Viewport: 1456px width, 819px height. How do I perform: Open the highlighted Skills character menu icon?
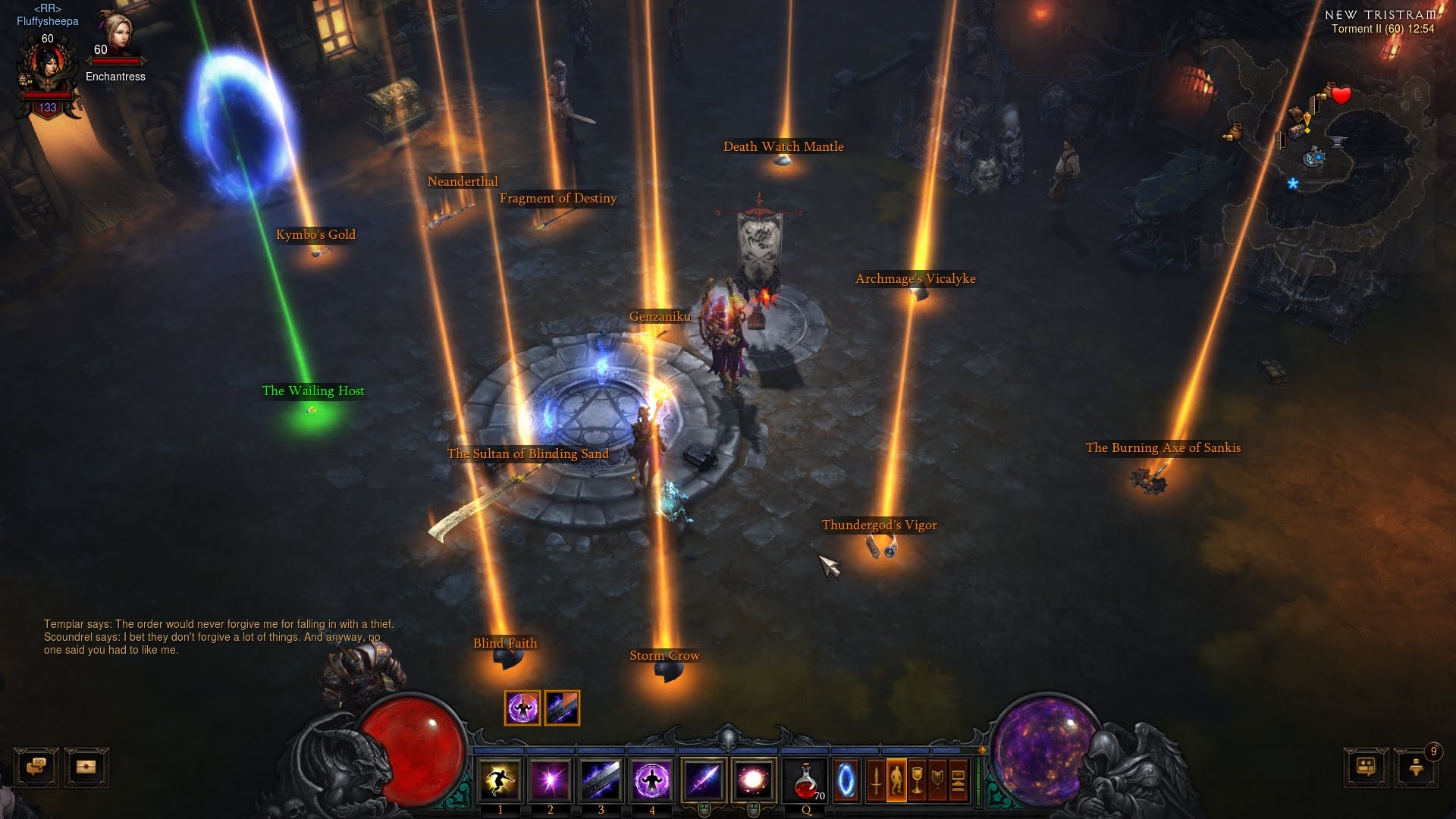(896, 780)
